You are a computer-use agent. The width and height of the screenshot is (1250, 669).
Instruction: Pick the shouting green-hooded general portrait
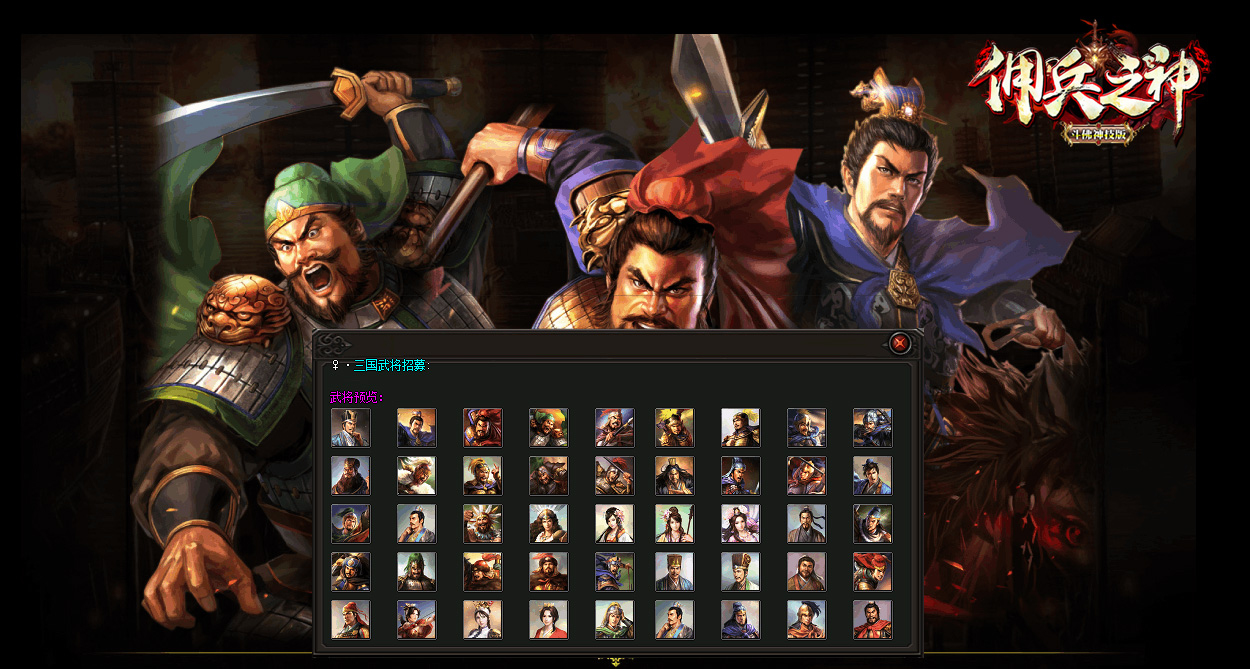(548, 428)
